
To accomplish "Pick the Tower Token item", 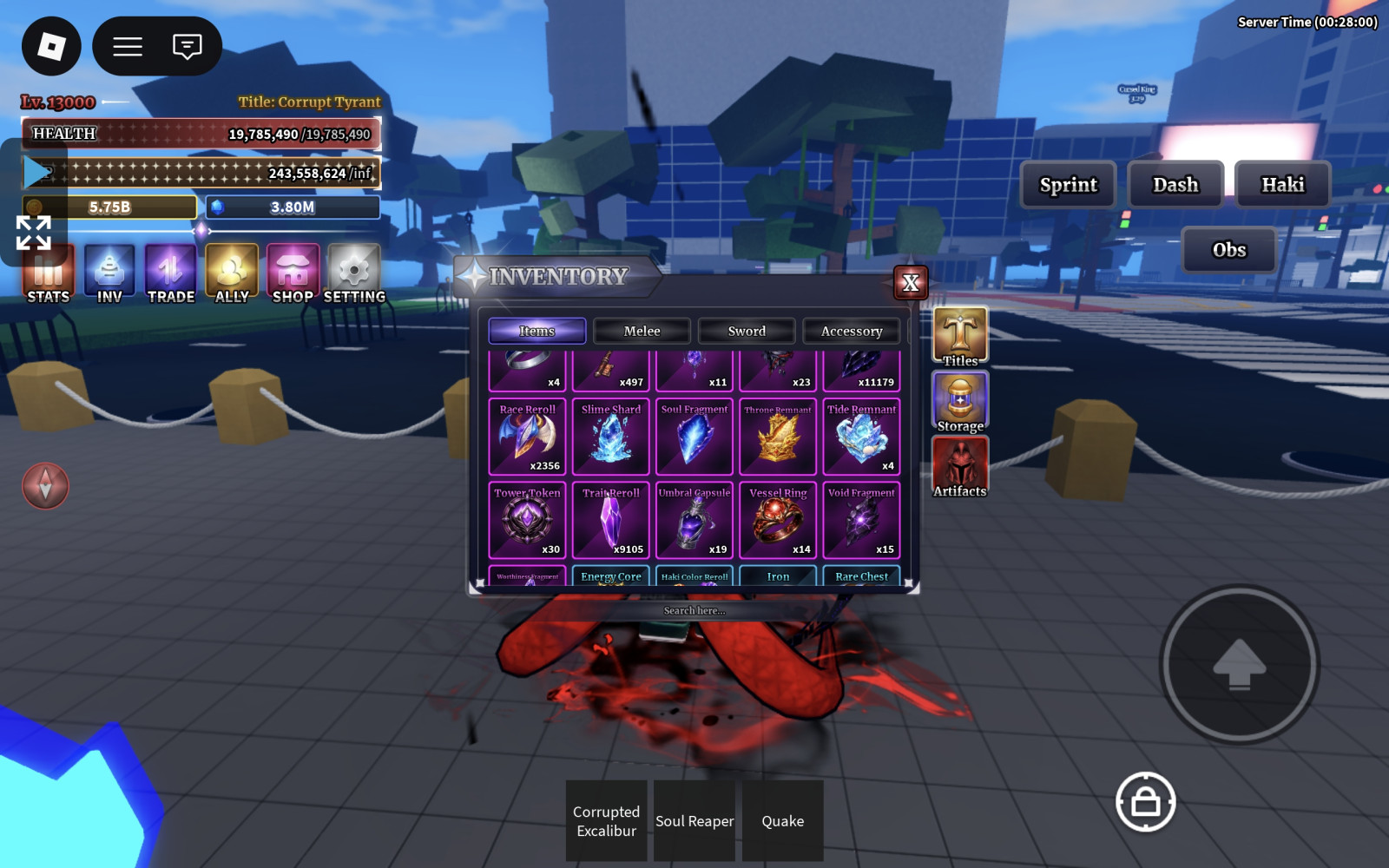I will tap(528, 520).
